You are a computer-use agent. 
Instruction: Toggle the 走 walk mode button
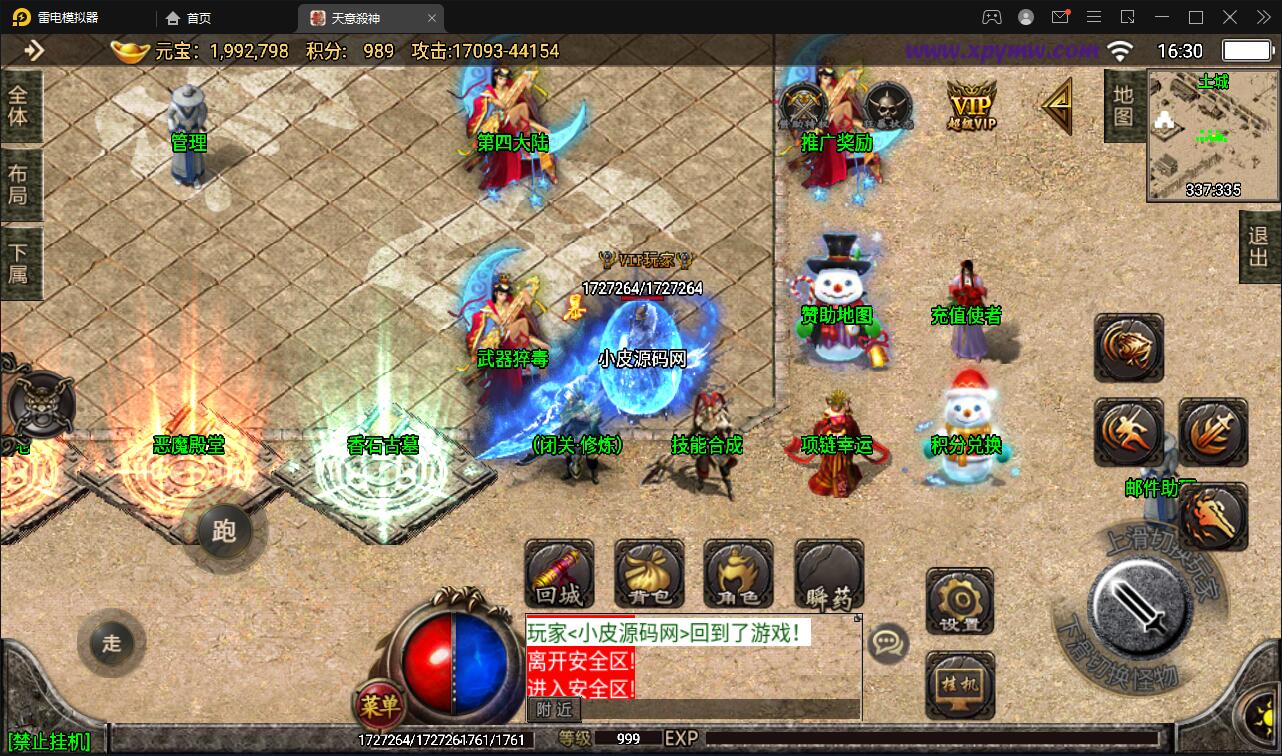[110, 645]
